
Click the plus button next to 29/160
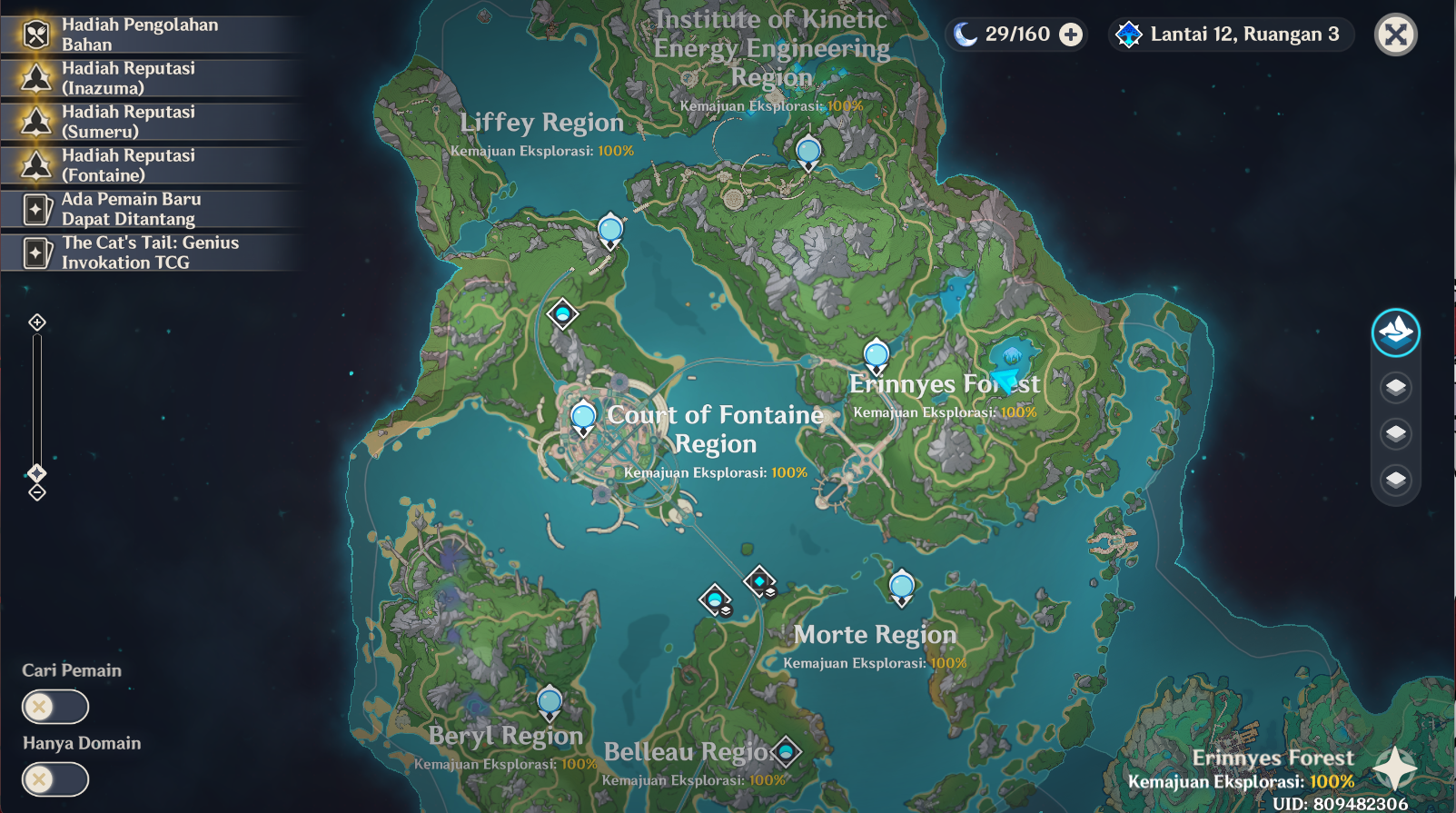click(x=1069, y=34)
